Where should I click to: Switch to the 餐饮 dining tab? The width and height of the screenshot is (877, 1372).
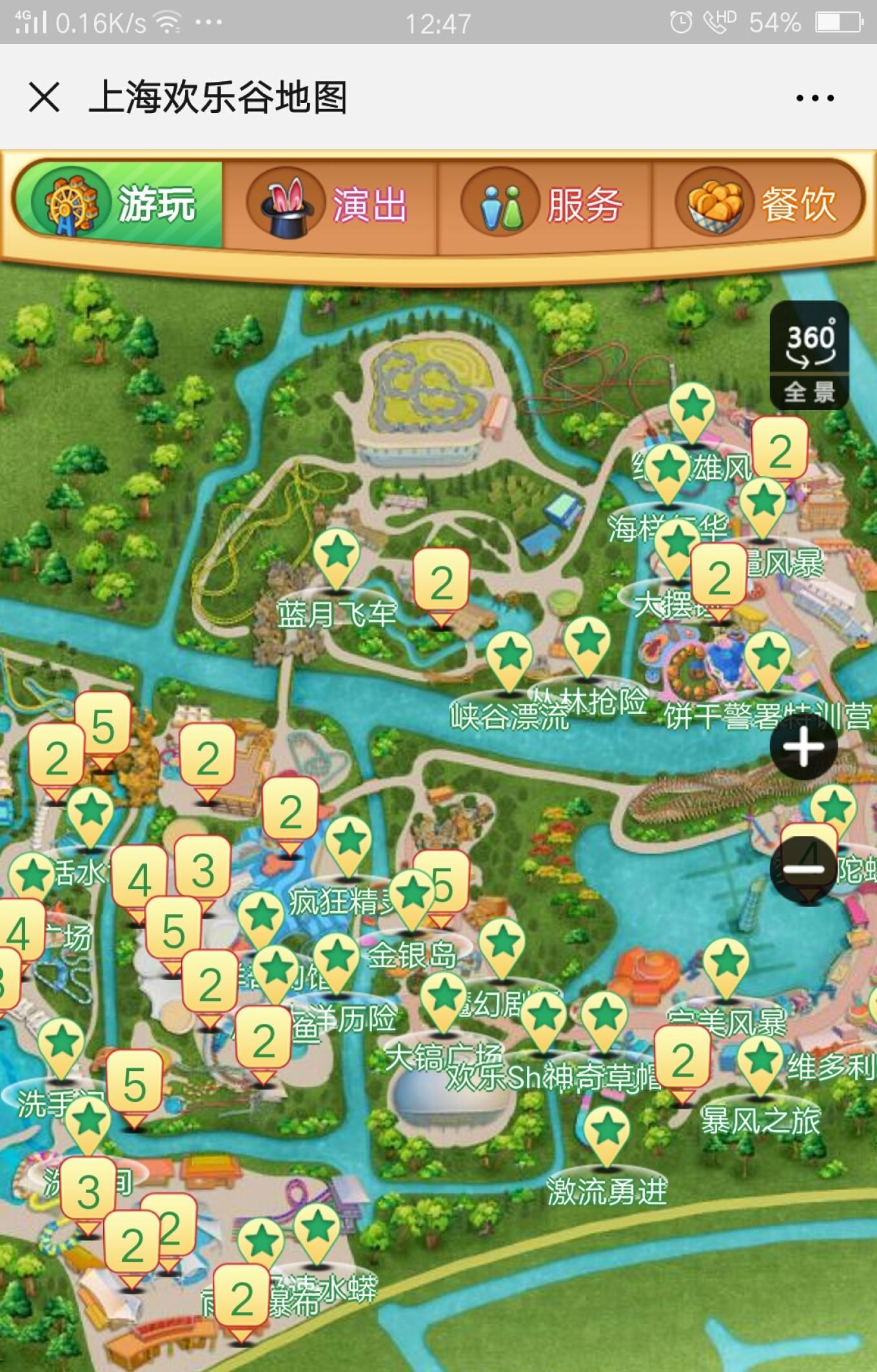(x=758, y=204)
